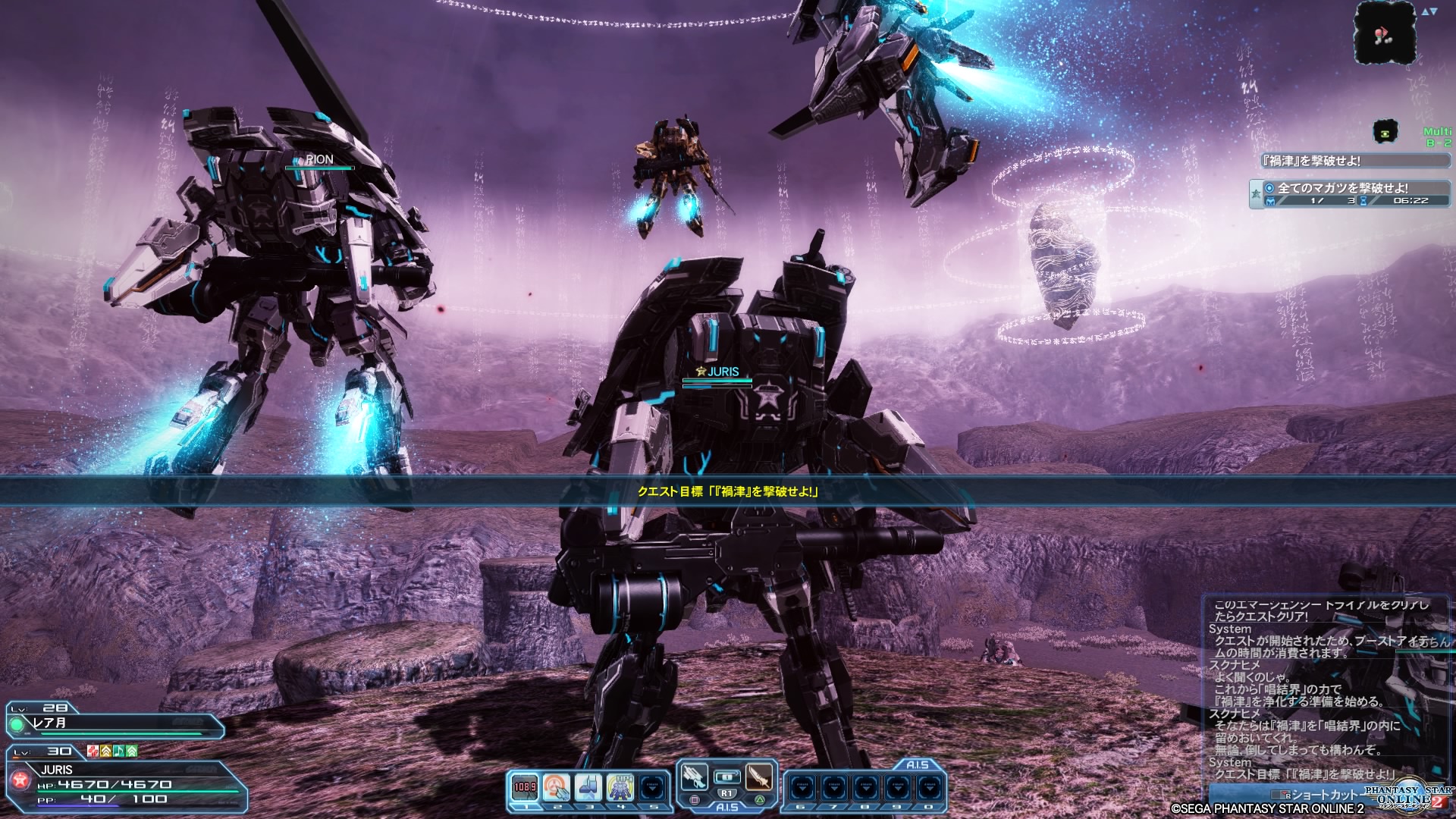Image resolution: width=1456 pixels, height=819 pixels.
Task: Activate the orange target-ring skill icon
Action: [556, 787]
